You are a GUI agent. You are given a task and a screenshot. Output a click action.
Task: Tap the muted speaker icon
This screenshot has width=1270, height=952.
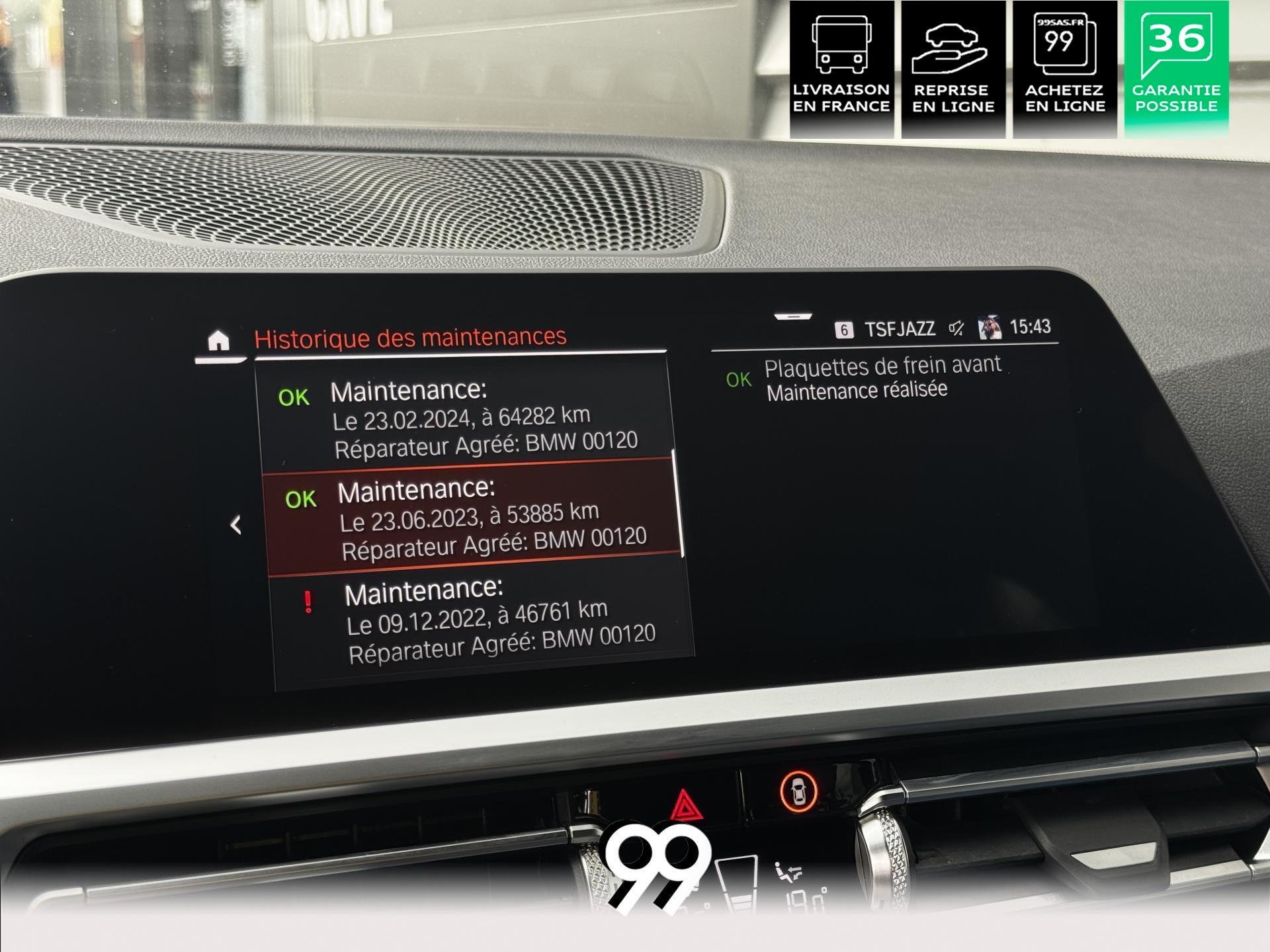pos(956,328)
